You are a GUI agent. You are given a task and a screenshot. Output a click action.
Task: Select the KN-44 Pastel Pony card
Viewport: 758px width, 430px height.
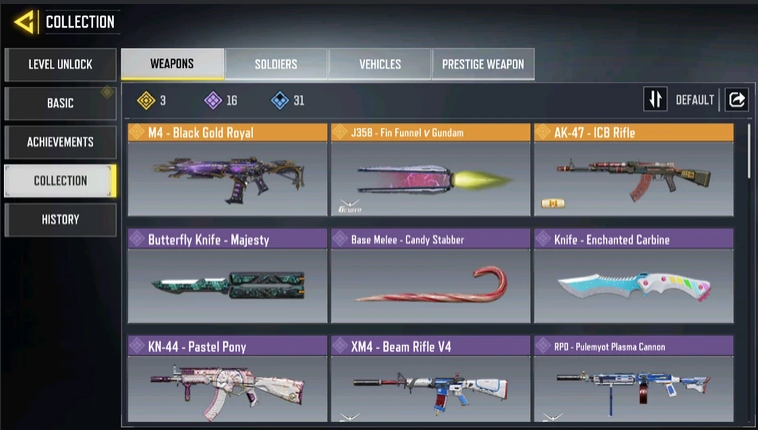pyautogui.click(x=227, y=381)
